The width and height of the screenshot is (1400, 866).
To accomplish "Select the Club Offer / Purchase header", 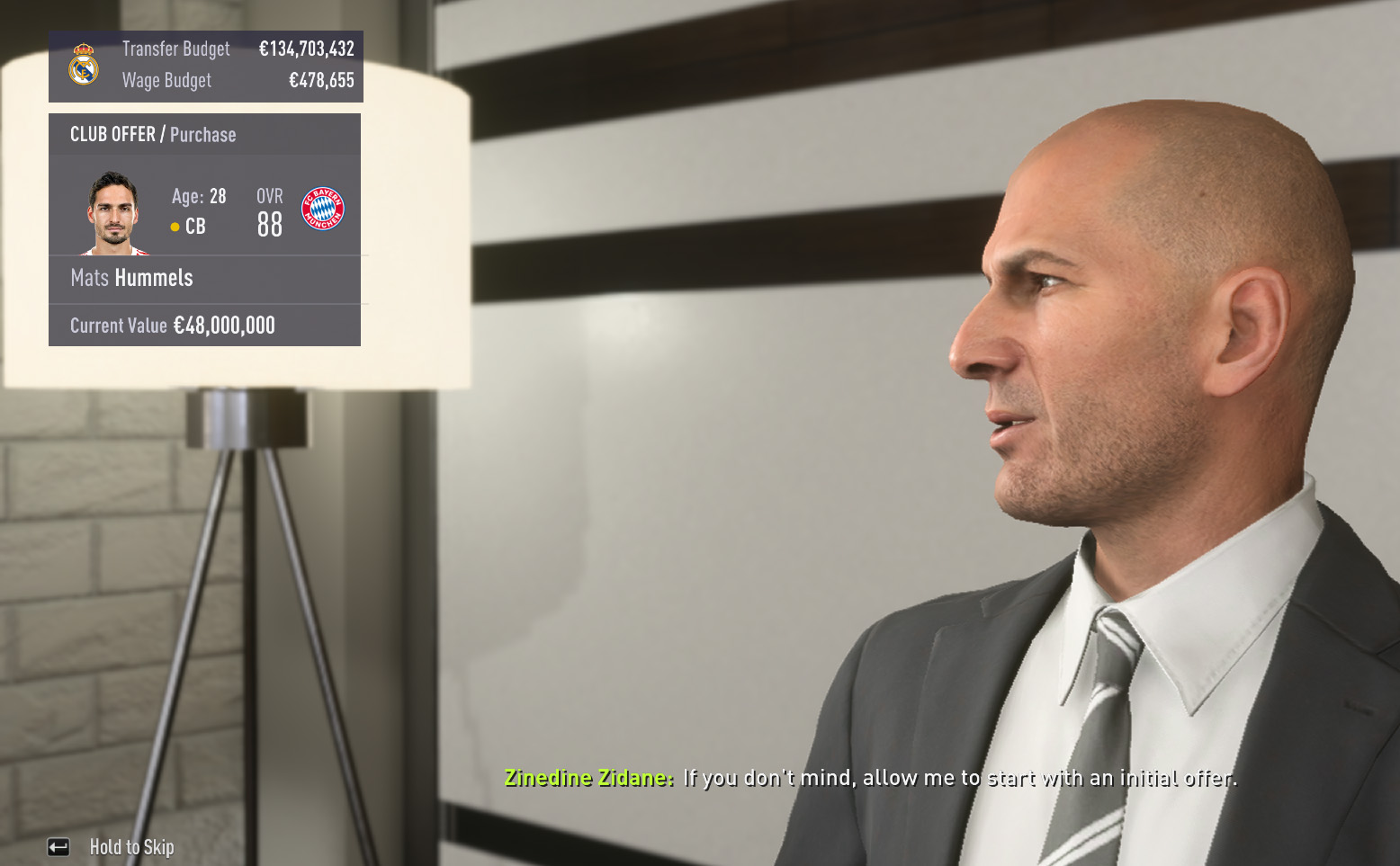I will (x=153, y=135).
